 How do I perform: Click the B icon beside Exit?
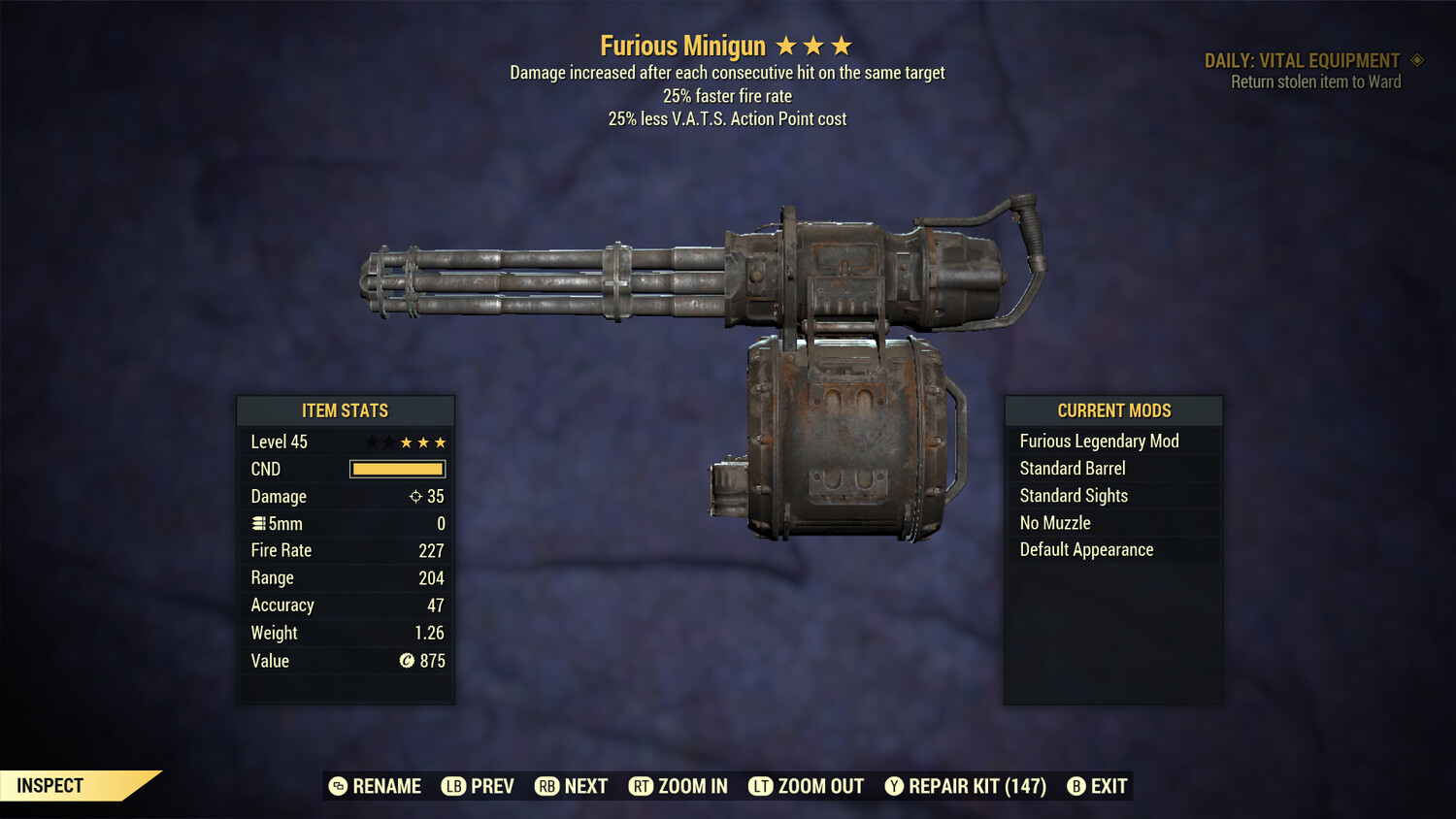point(1075,786)
